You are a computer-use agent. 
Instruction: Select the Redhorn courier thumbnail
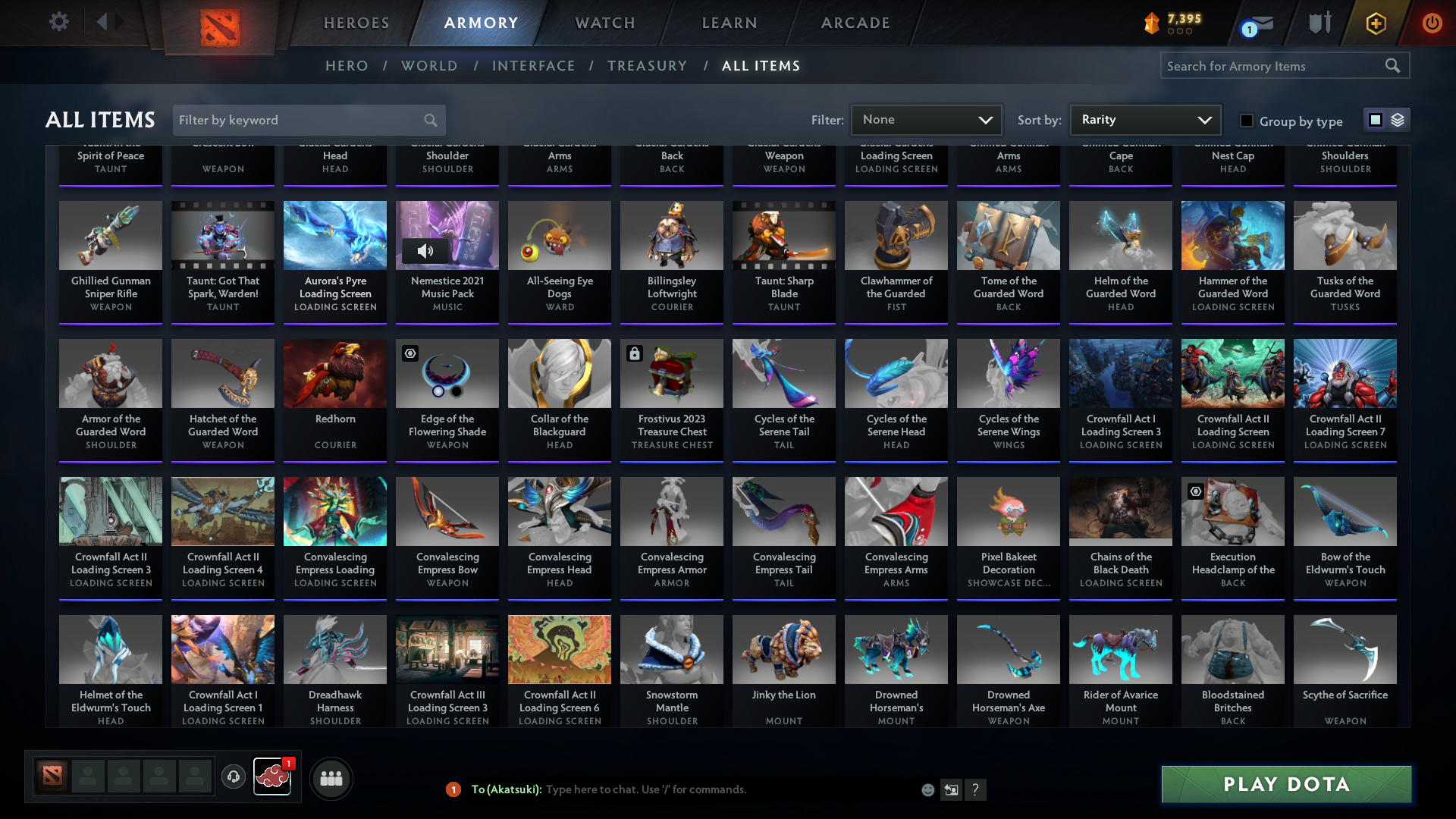tap(334, 373)
